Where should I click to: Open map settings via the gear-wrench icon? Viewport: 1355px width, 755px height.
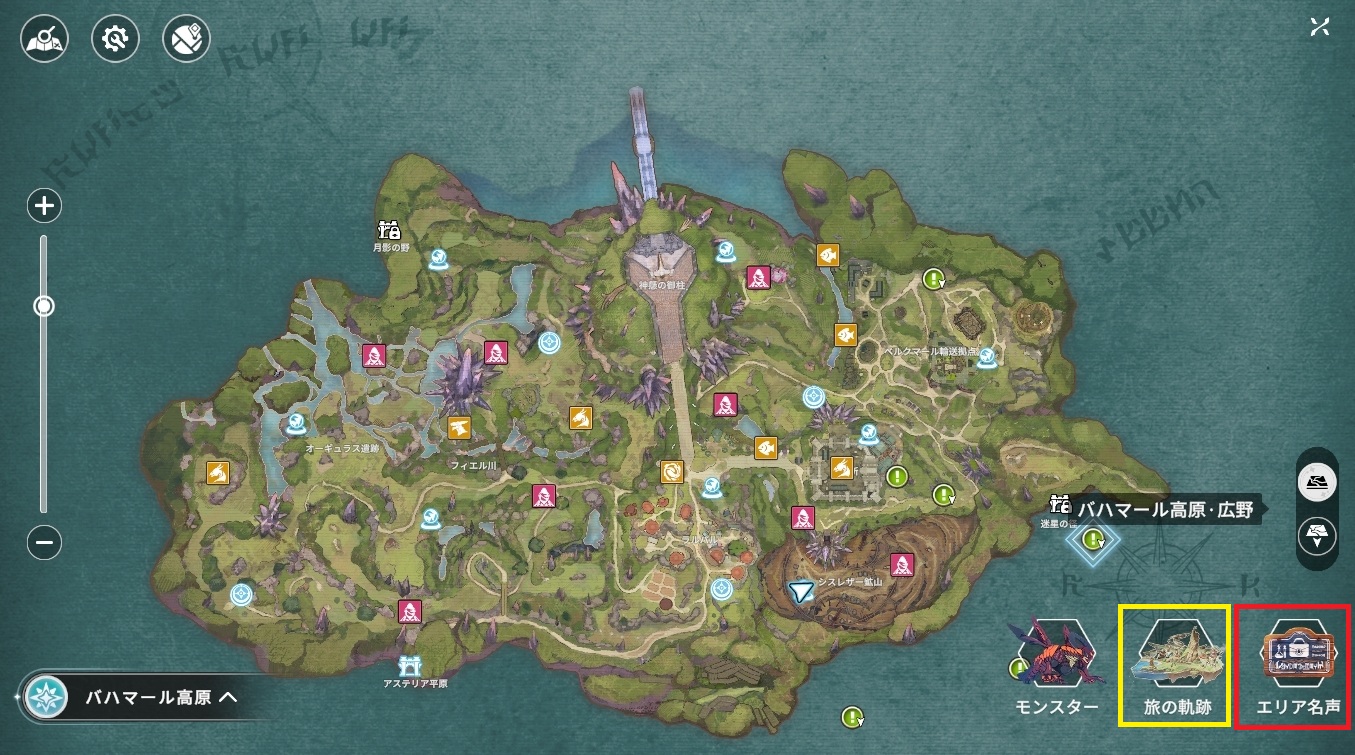(x=115, y=40)
